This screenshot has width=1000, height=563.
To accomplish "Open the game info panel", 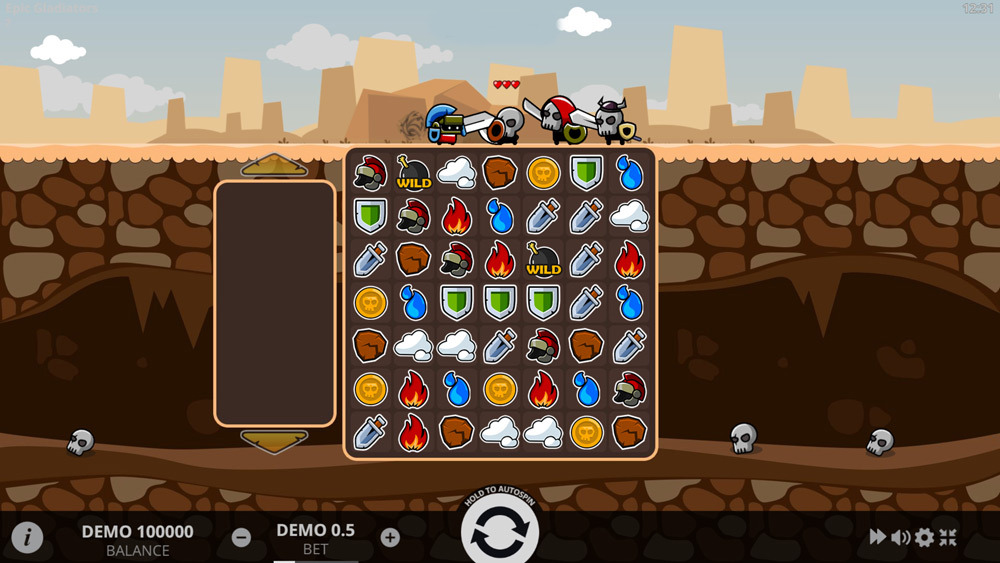I will (27, 537).
